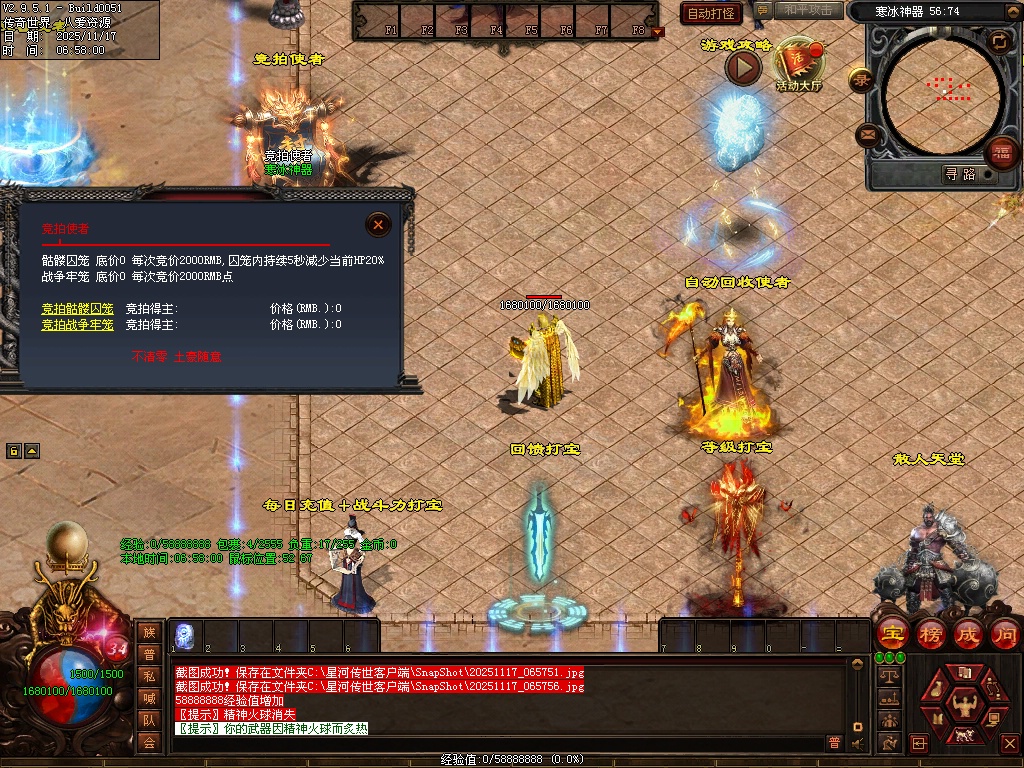Close the 竞拍使者 auction dialog

pyautogui.click(x=378, y=225)
